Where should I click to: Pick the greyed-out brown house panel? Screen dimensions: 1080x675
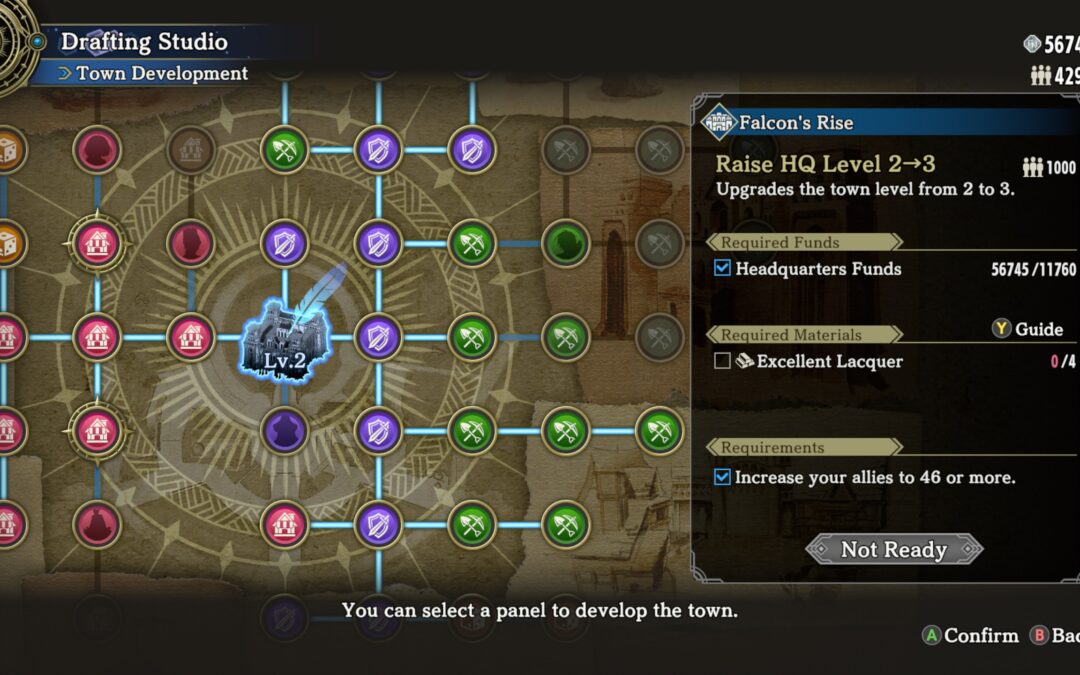(190, 149)
